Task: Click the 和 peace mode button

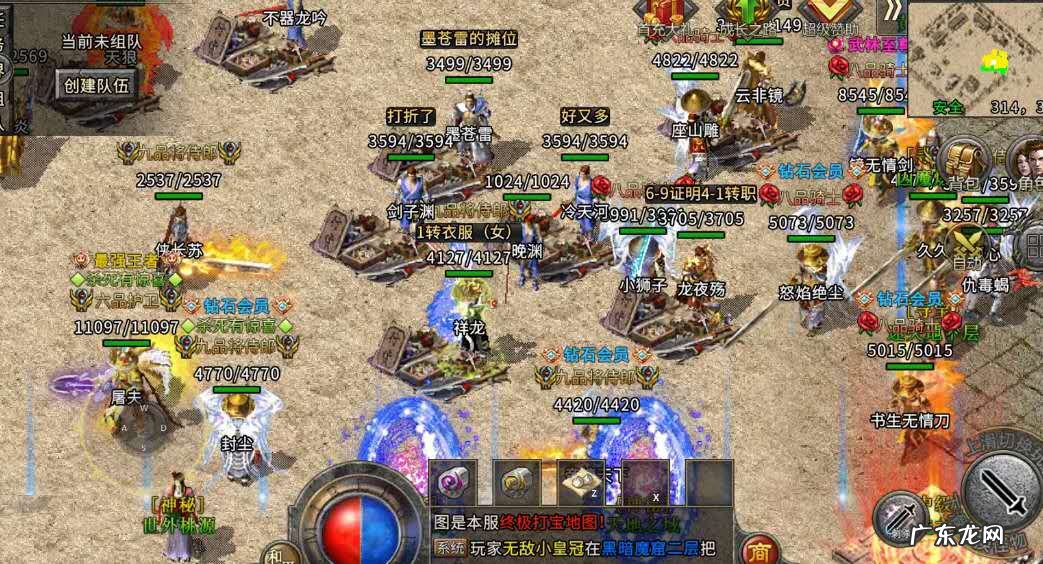Action: (x=279, y=553)
